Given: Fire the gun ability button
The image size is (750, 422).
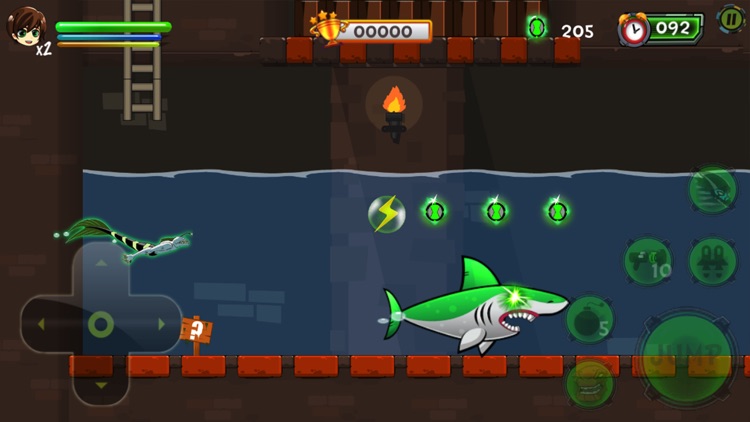Looking at the screenshot, I should [x=648, y=261].
